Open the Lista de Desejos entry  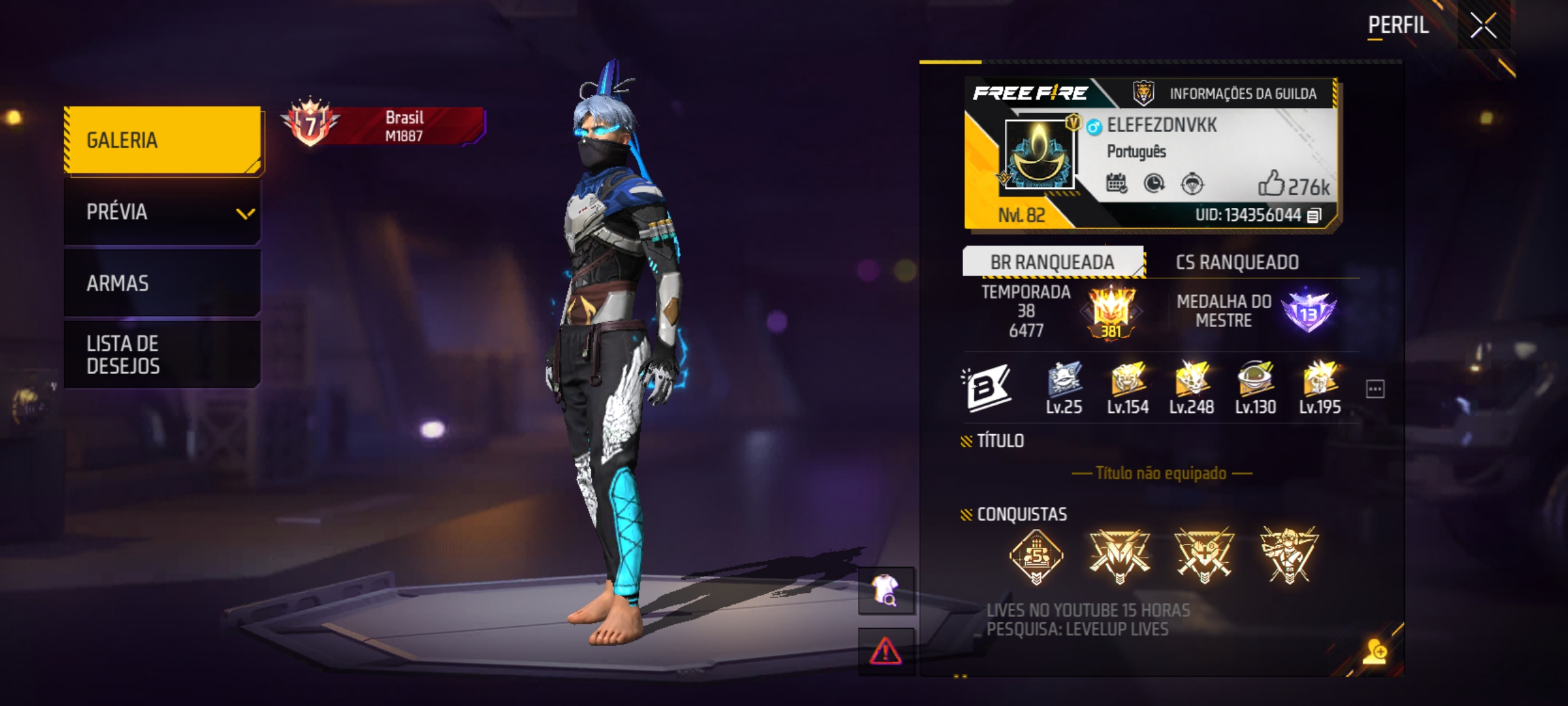pyautogui.click(x=163, y=354)
